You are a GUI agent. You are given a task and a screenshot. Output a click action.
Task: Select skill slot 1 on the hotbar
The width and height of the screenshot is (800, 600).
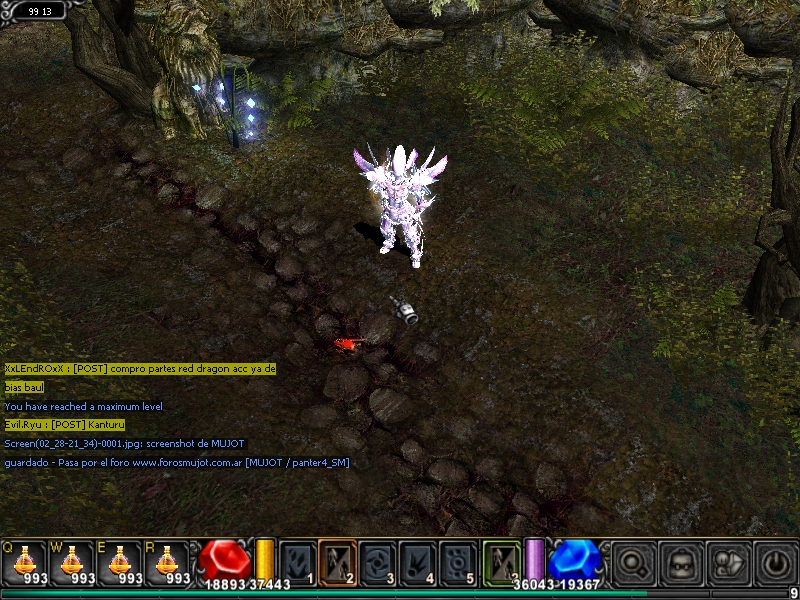tap(298, 561)
